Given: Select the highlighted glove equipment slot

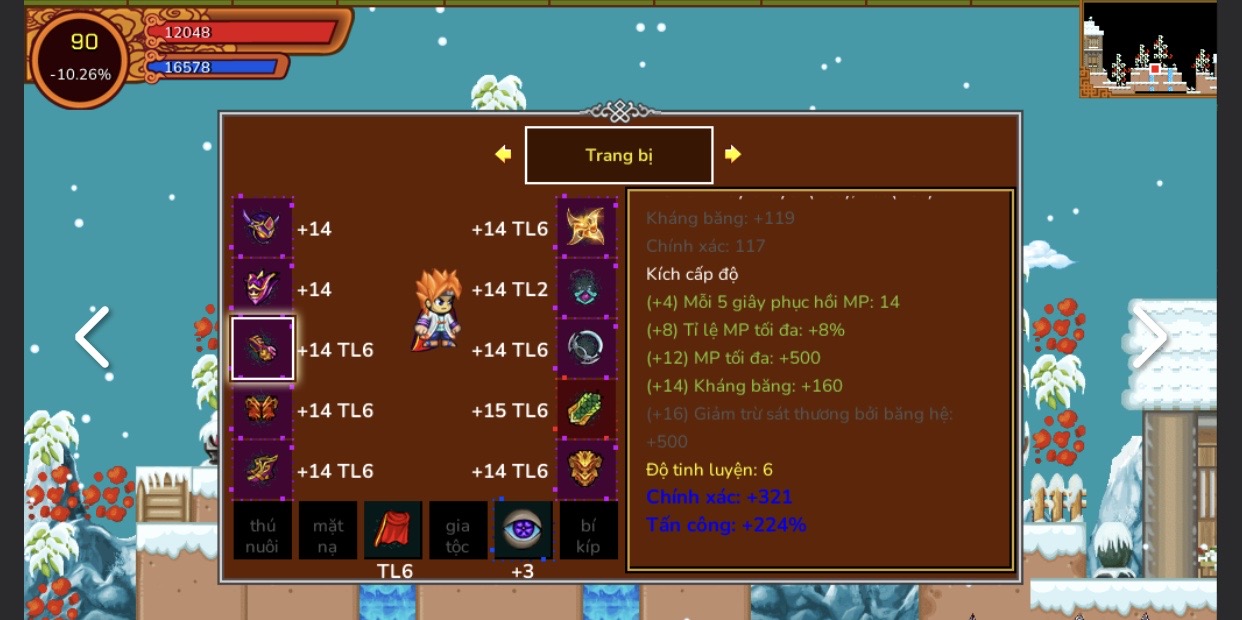Looking at the screenshot, I should [x=263, y=349].
